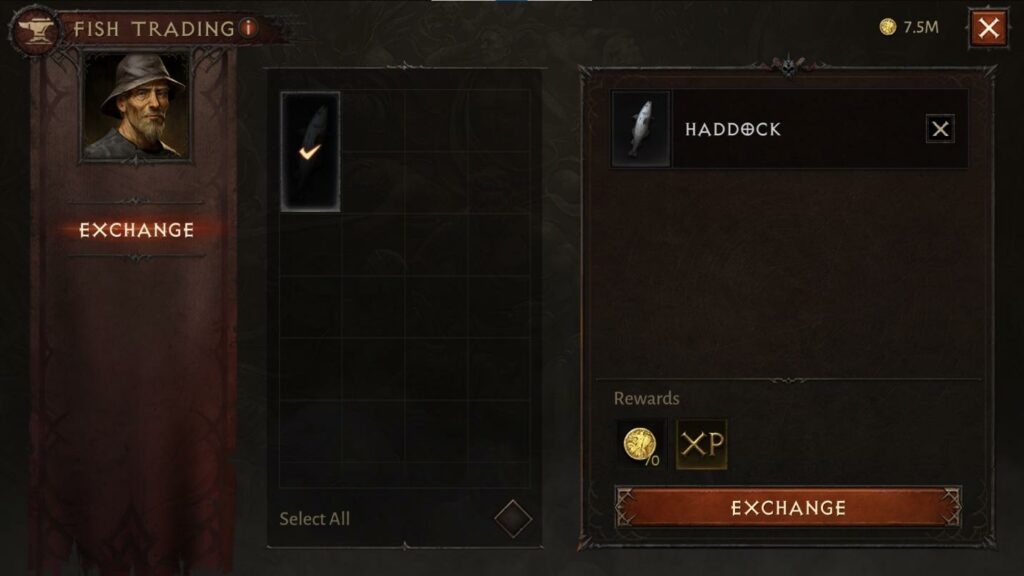Open the Fish Trading info tooltip

pyautogui.click(x=249, y=28)
